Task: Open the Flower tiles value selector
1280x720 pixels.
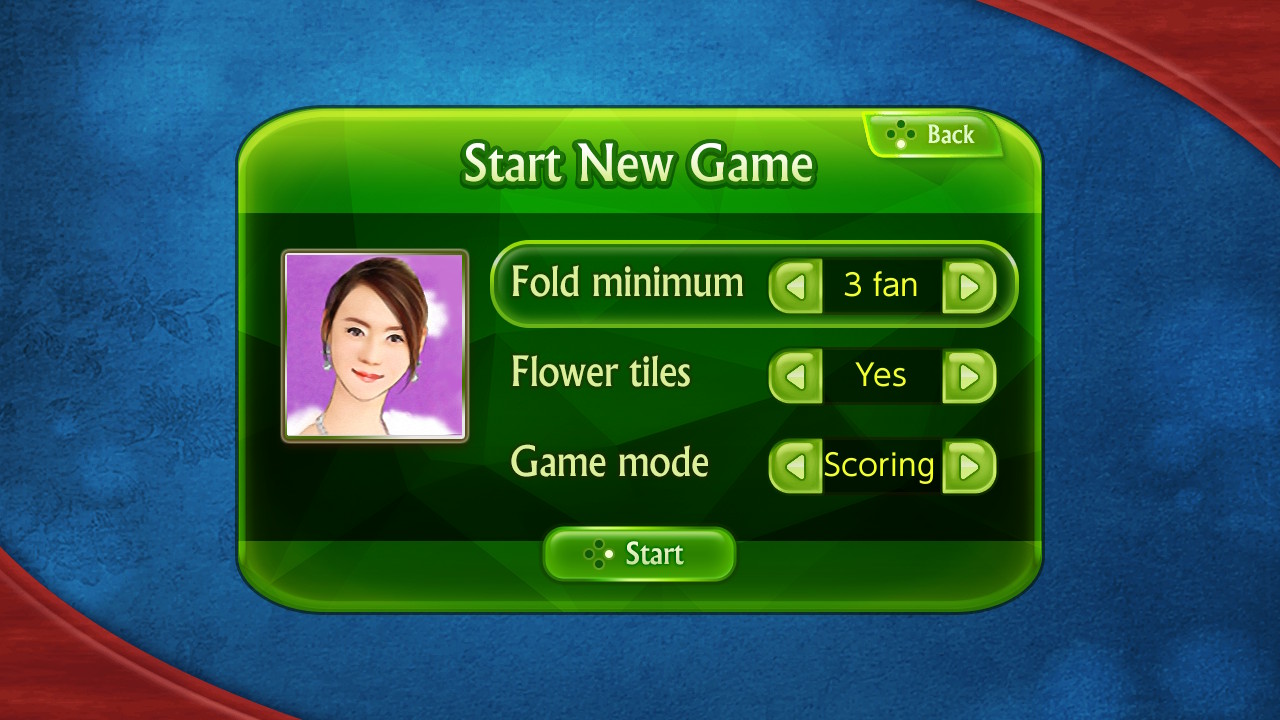Action: pyautogui.click(x=878, y=374)
